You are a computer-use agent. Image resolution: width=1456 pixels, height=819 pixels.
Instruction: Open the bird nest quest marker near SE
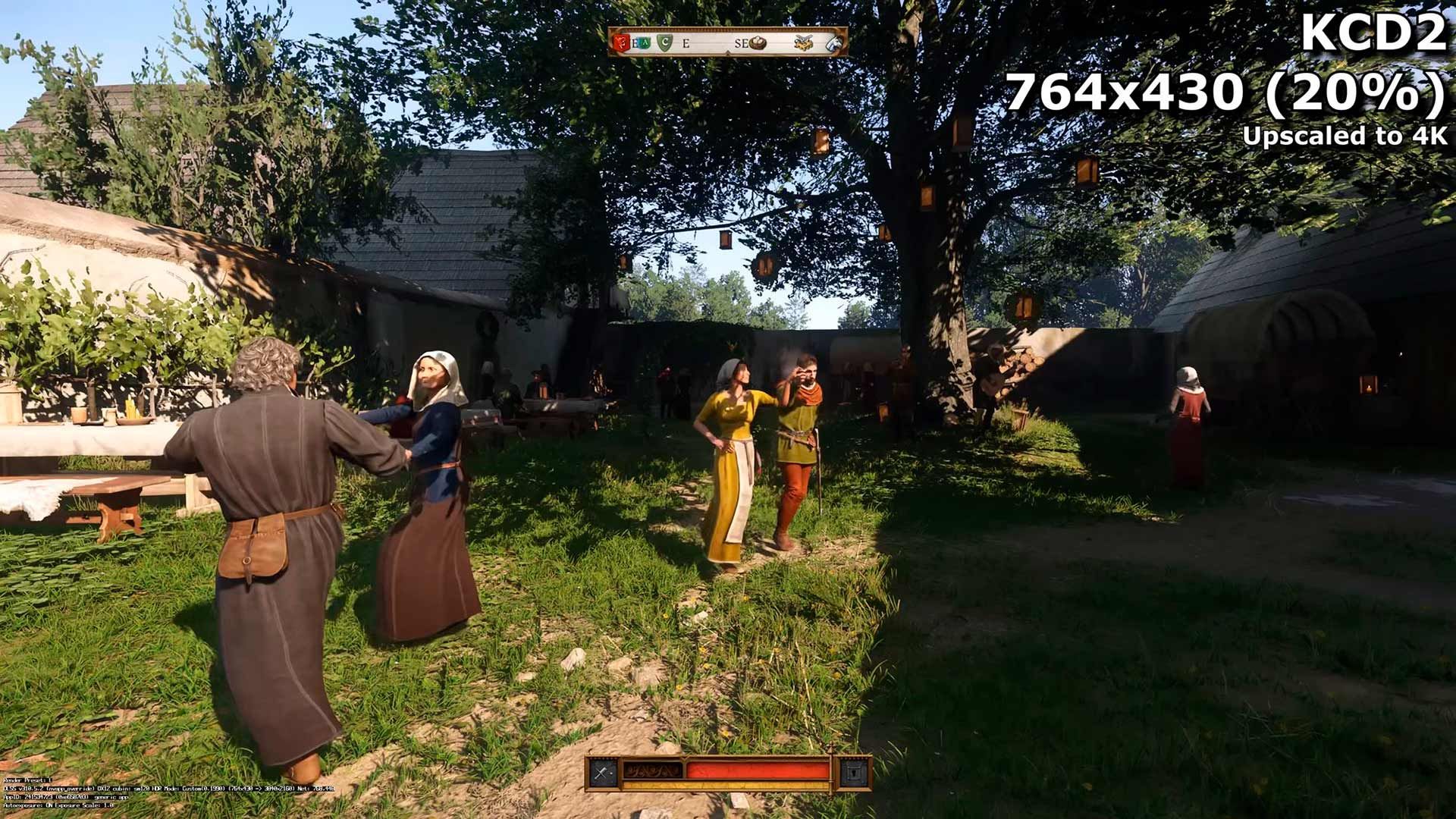758,43
